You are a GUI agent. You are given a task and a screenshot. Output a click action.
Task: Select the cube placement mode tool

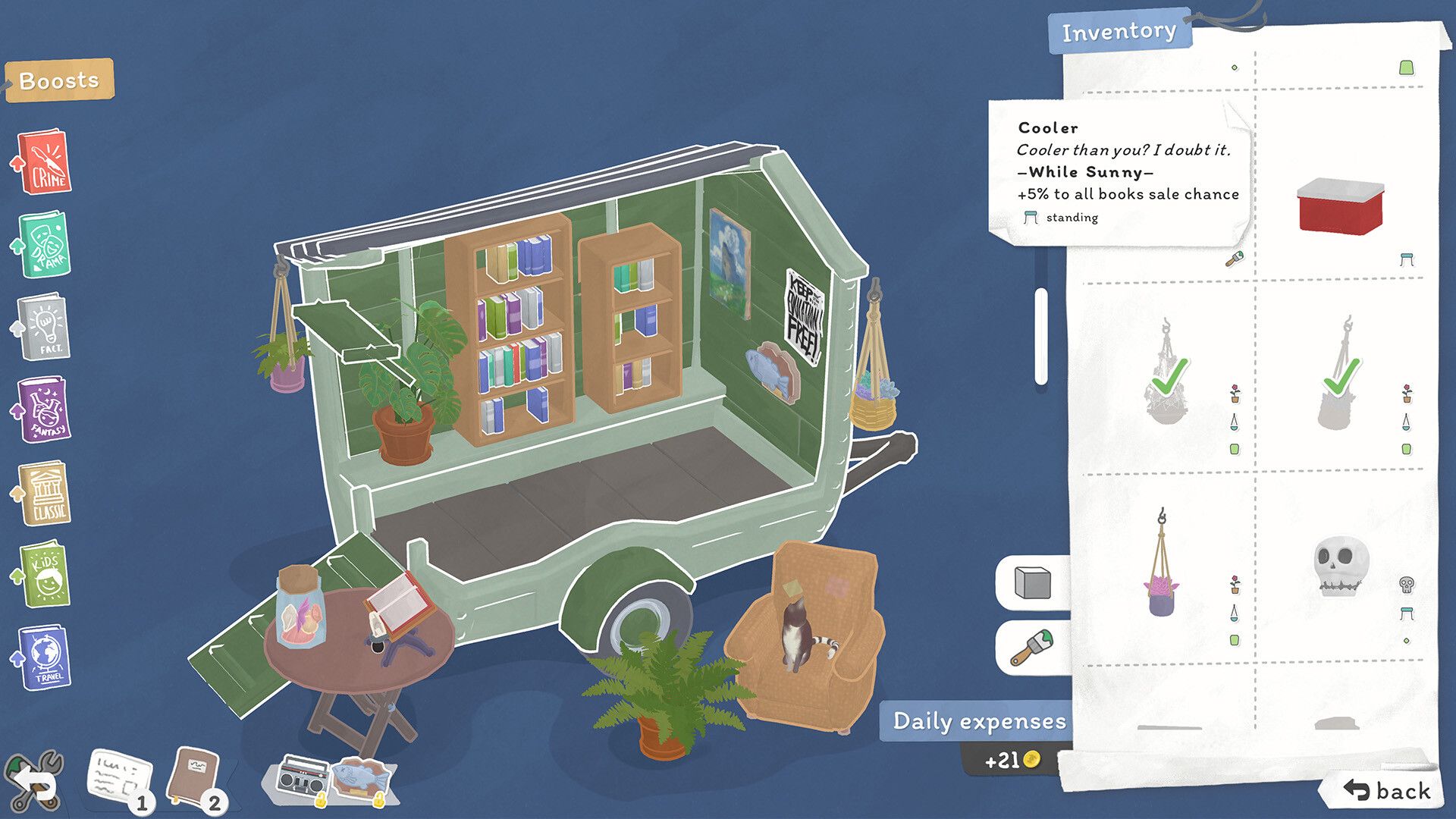tap(1034, 582)
